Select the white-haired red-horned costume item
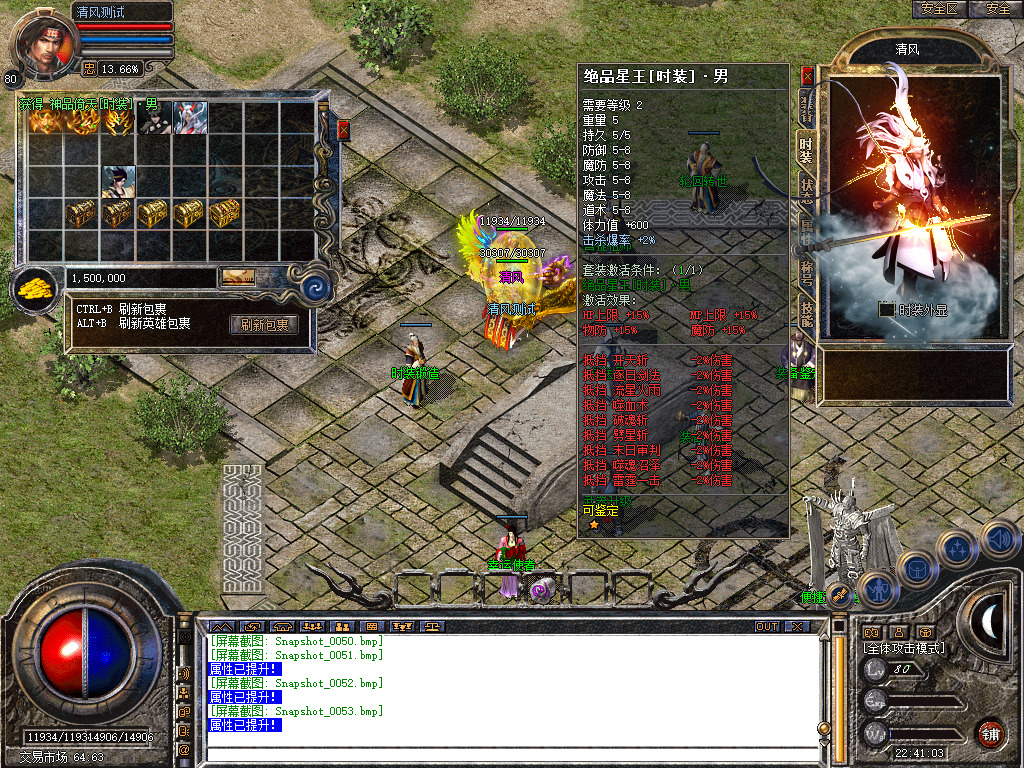The width and height of the screenshot is (1024, 768). 190,118
